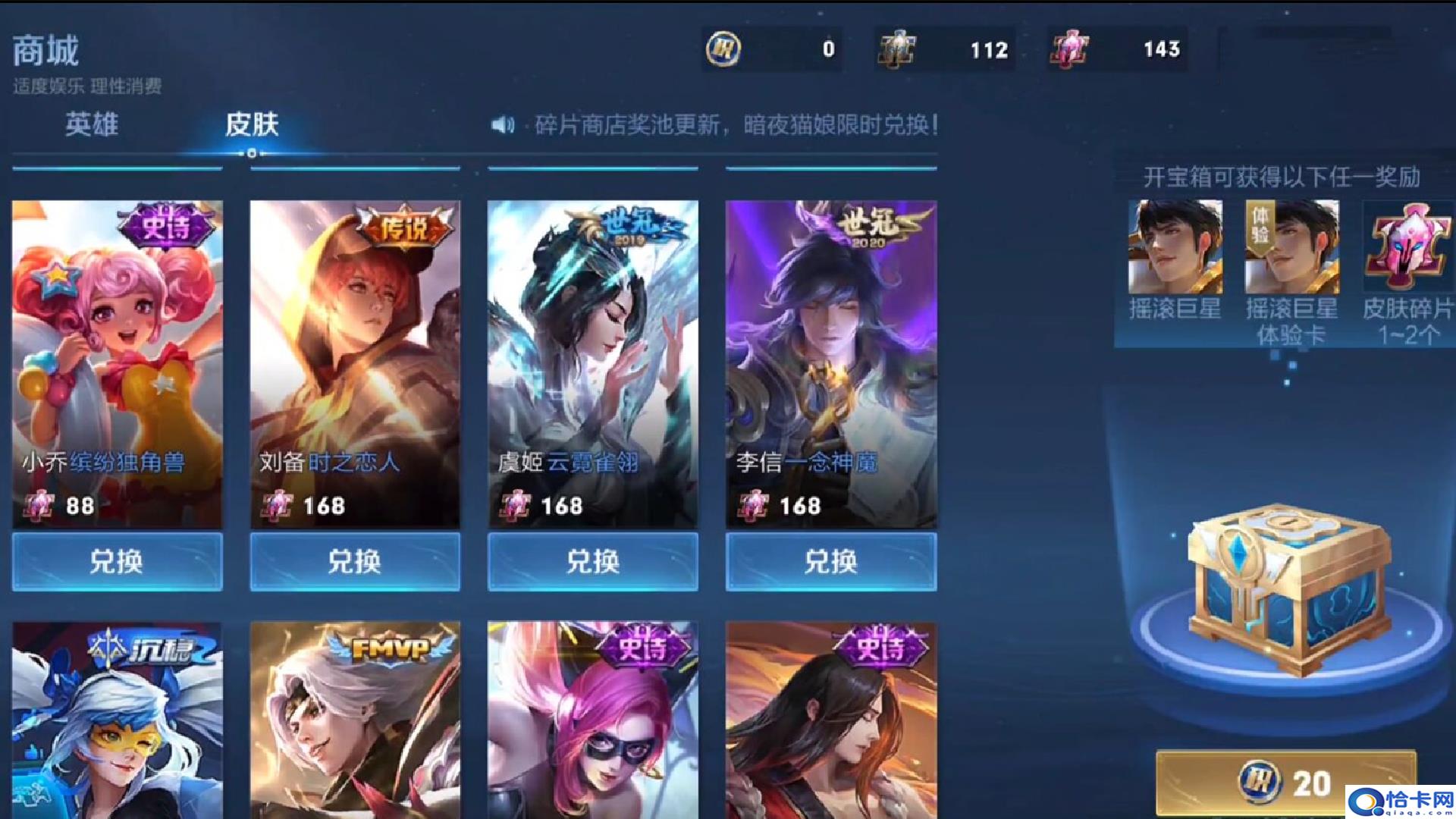Open the pink-haired masked 史诗 skin card
The height and width of the screenshot is (819, 1456).
(x=593, y=720)
